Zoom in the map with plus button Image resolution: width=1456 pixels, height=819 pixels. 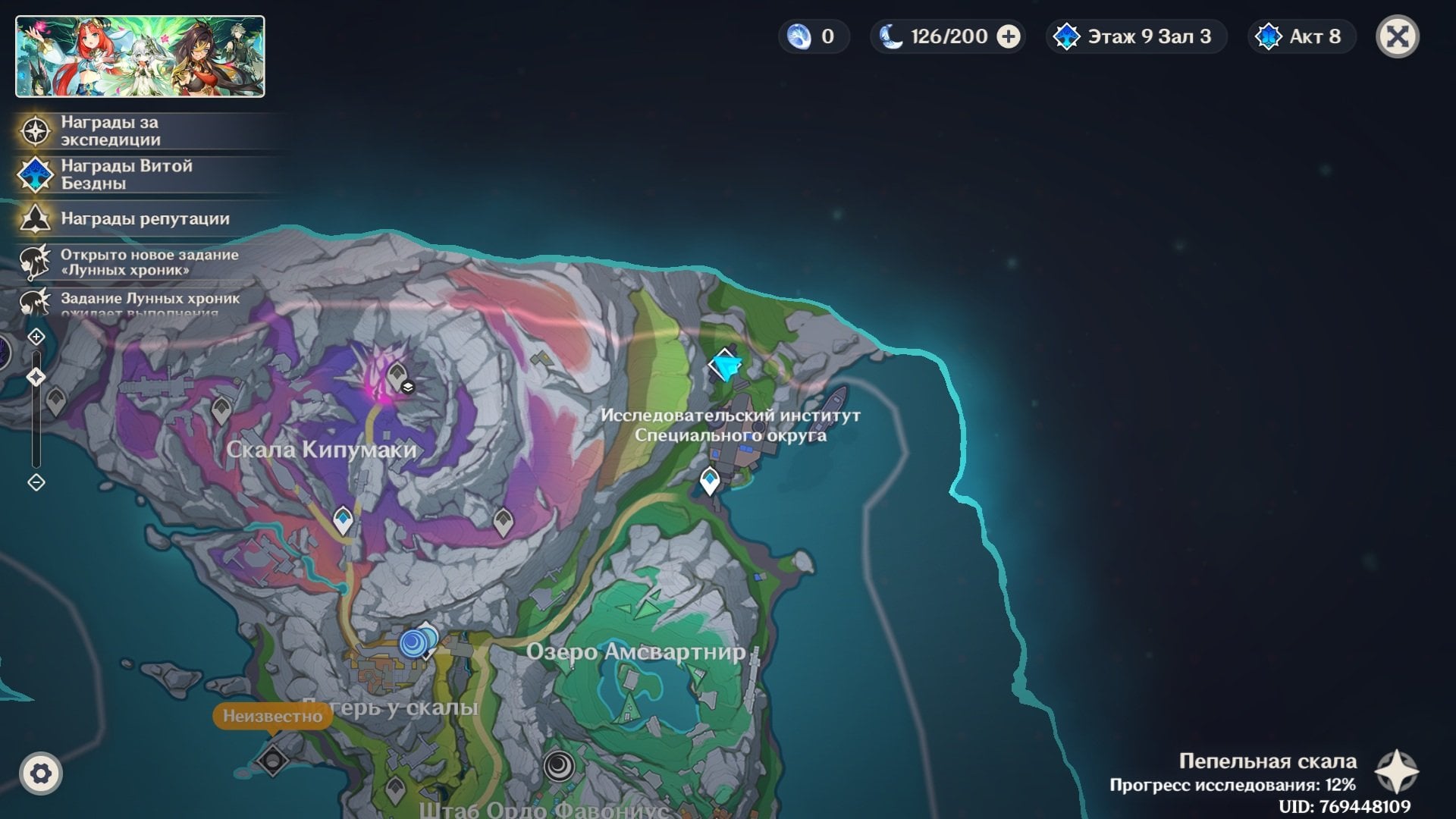[x=36, y=336]
